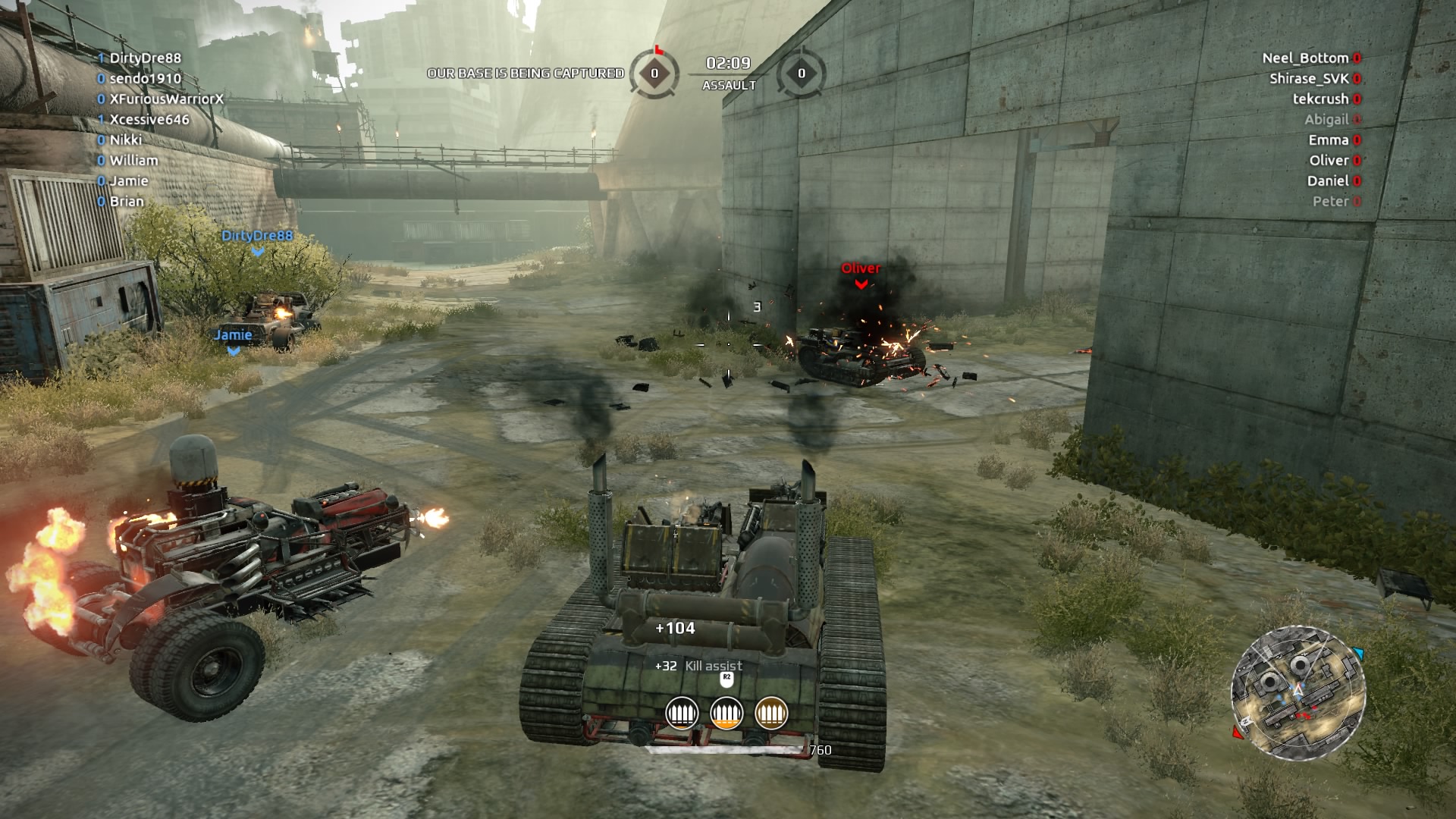Select Brian in the team list

point(126,201)
